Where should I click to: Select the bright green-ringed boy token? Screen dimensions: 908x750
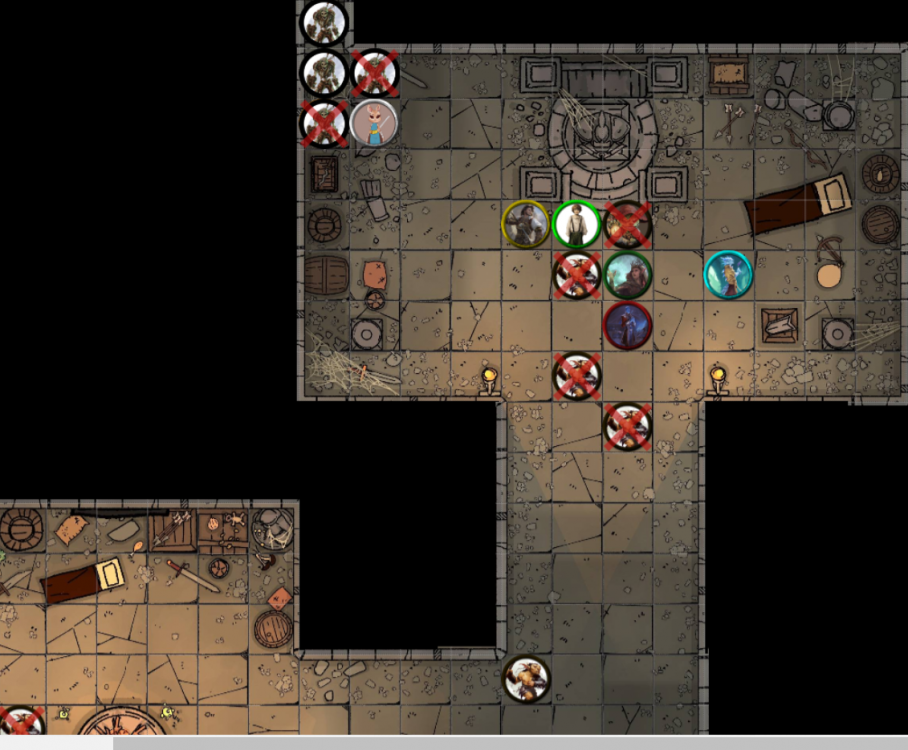tap(576, 224)
